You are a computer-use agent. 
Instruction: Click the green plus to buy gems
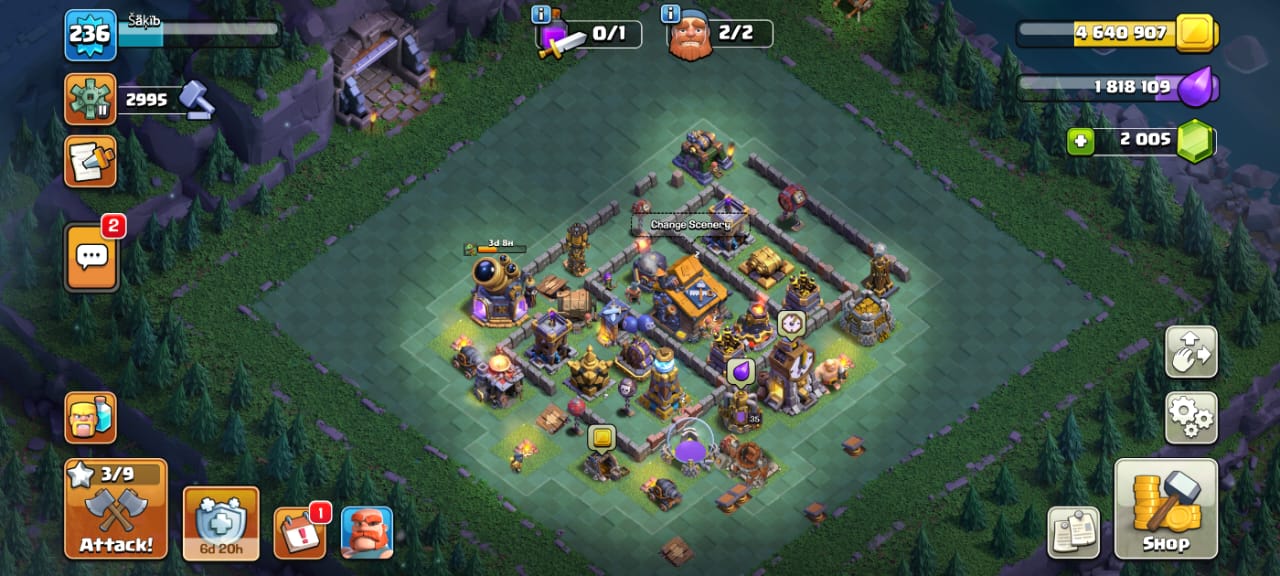[1080, 142]
